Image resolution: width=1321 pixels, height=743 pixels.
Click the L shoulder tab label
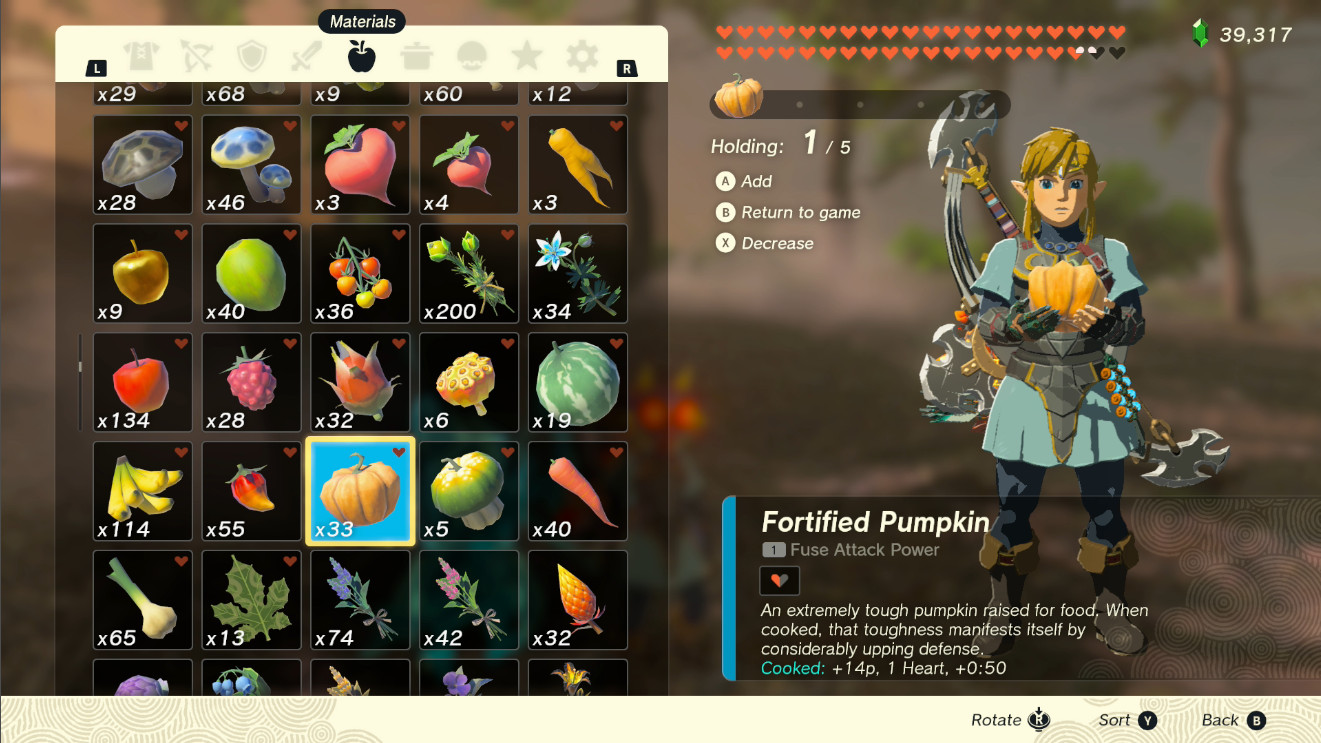96,68
